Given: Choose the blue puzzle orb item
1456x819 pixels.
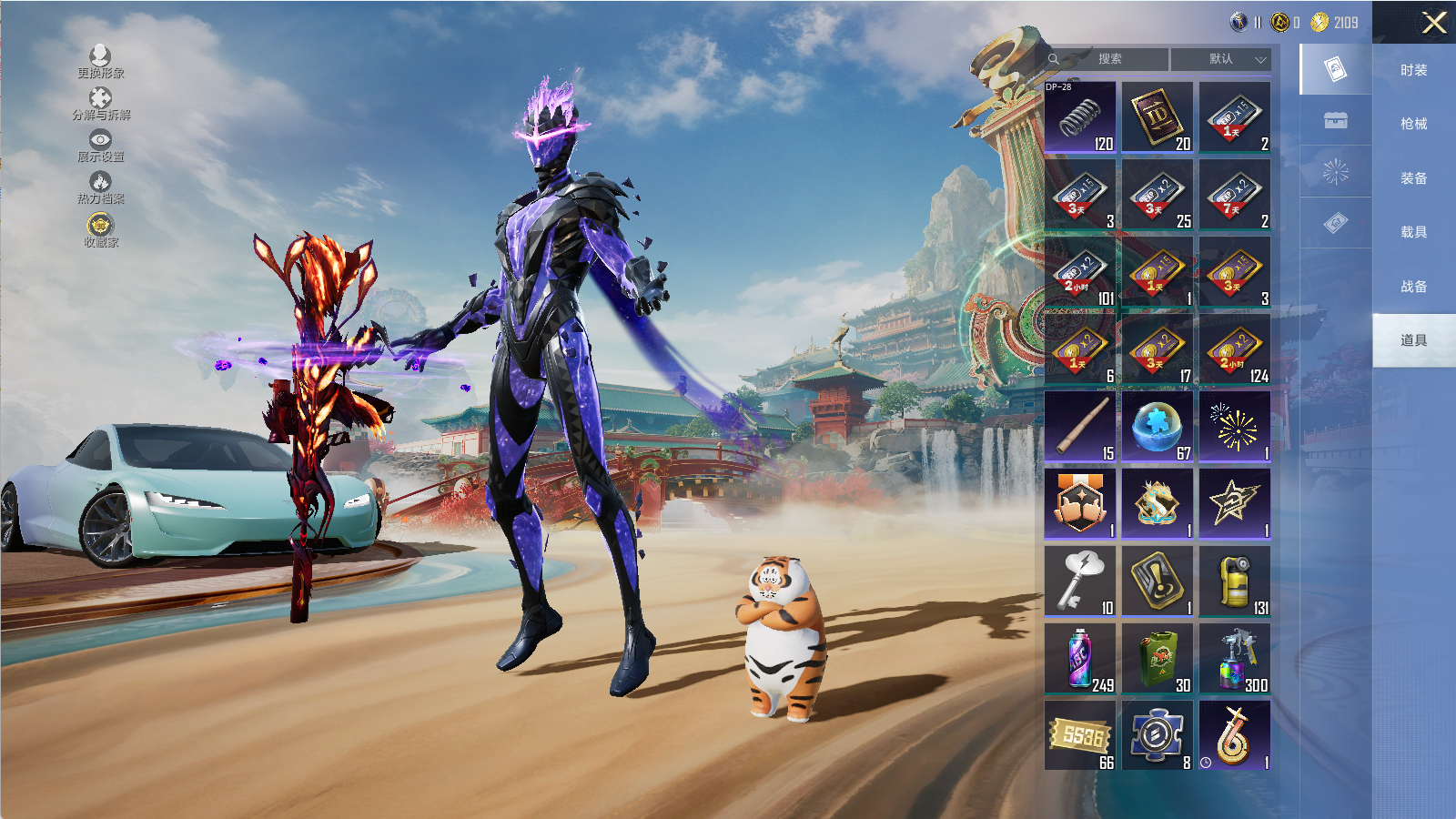Looking at the screenshot, I should (1158, 426).
